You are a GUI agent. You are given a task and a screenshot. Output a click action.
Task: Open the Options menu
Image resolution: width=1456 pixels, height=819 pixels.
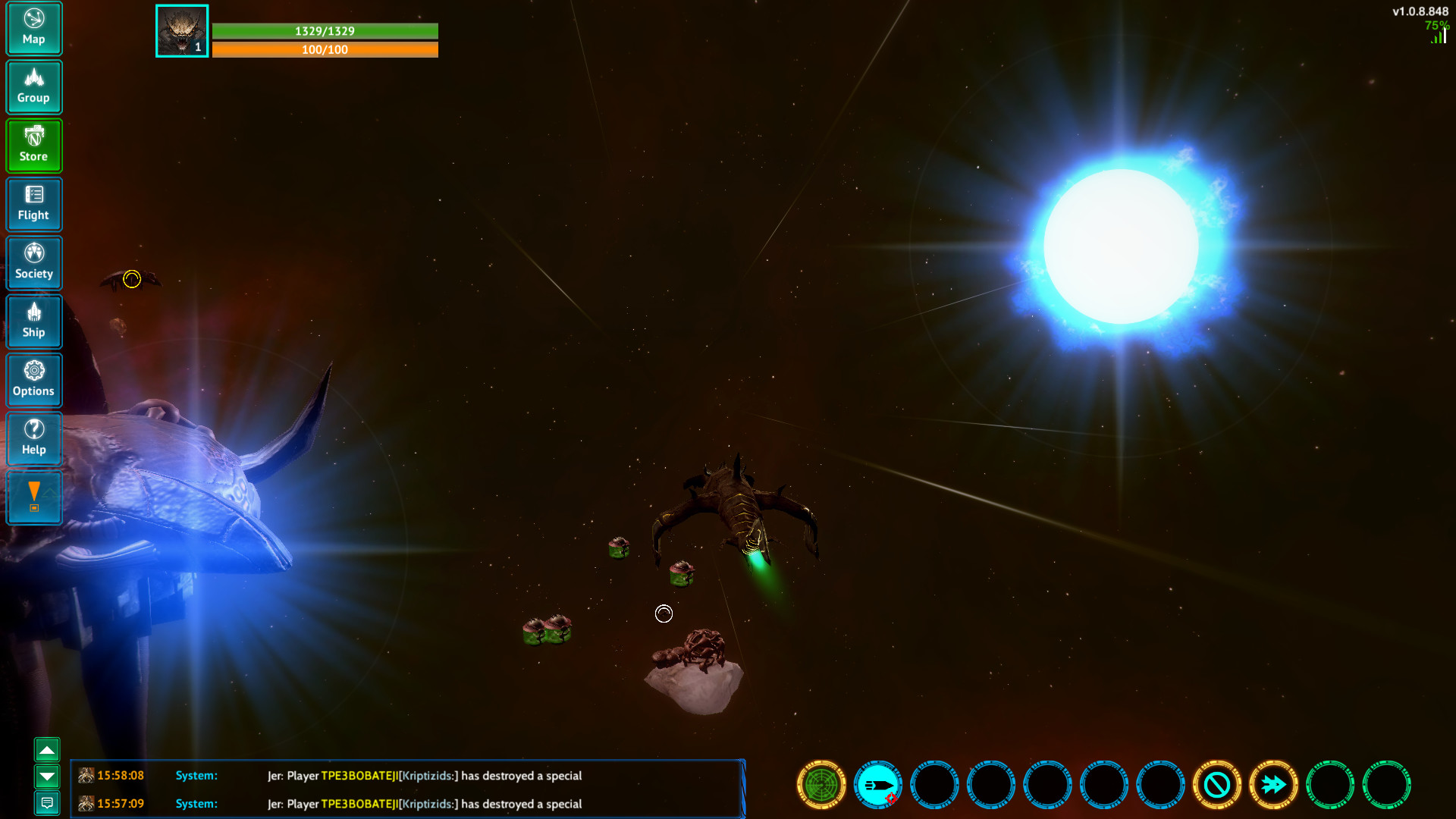coord(34,380)
